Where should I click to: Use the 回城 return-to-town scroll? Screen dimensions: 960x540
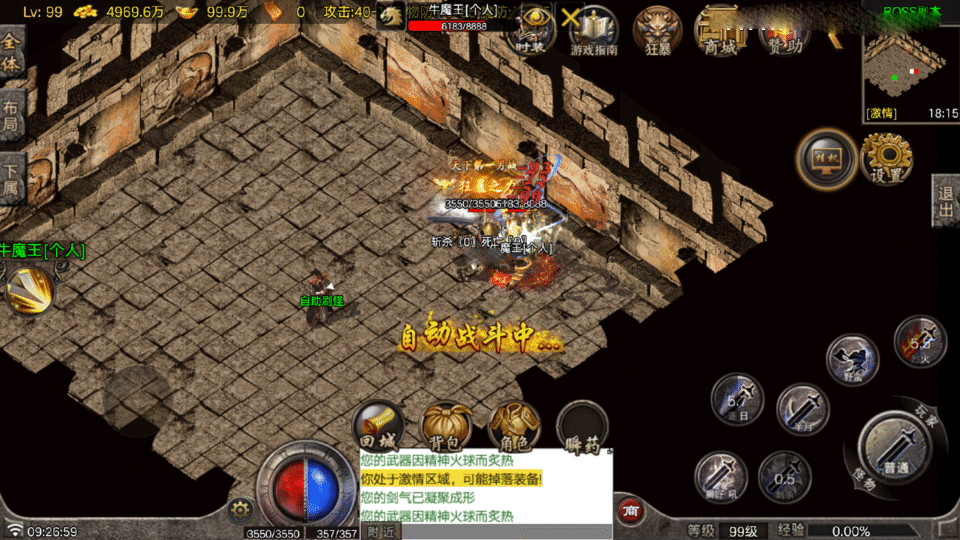pyautogui.click(x=380, y=427)
